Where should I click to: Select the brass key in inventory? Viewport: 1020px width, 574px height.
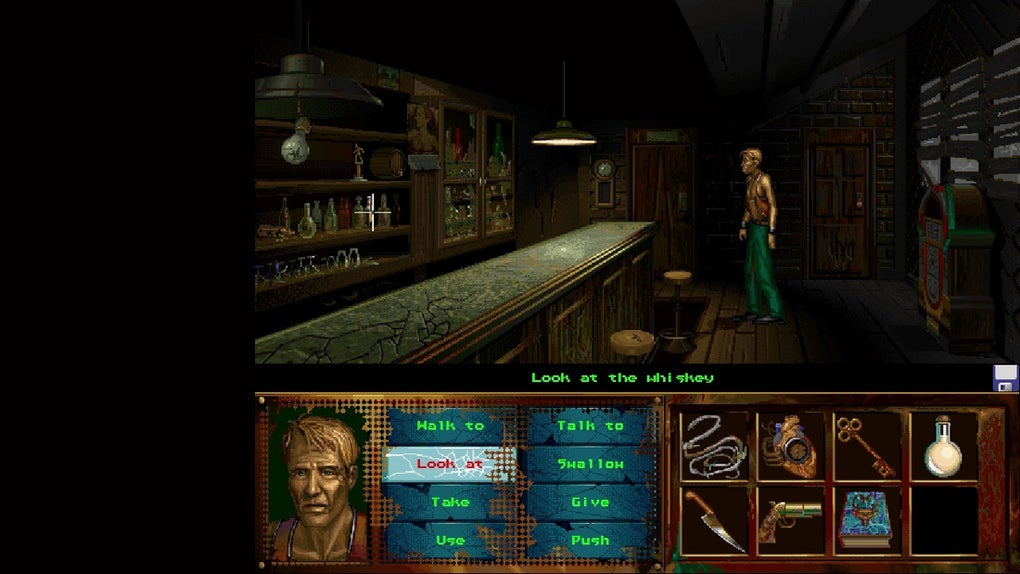click(x=866, y=447)
